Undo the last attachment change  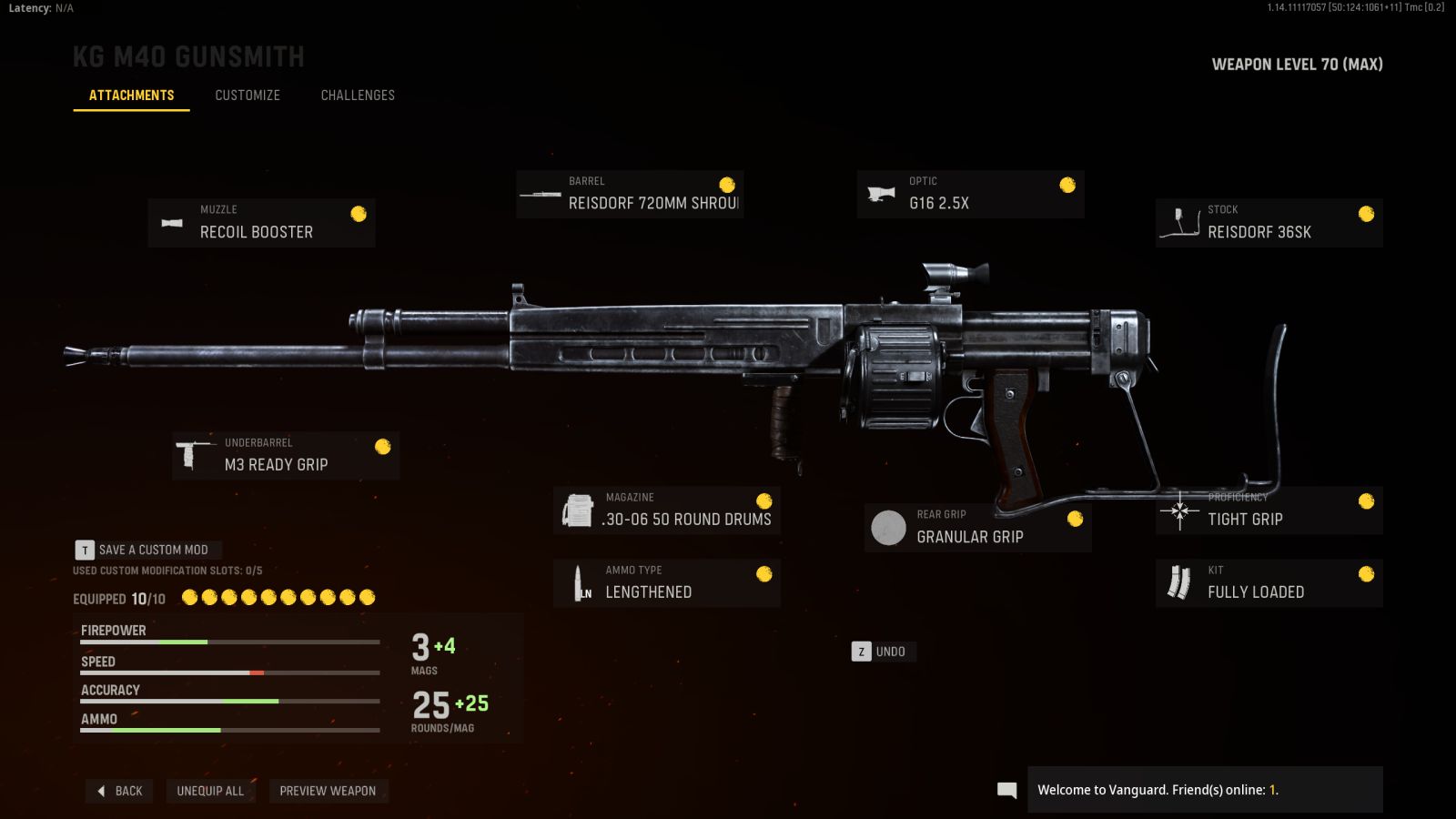point(882,652)
